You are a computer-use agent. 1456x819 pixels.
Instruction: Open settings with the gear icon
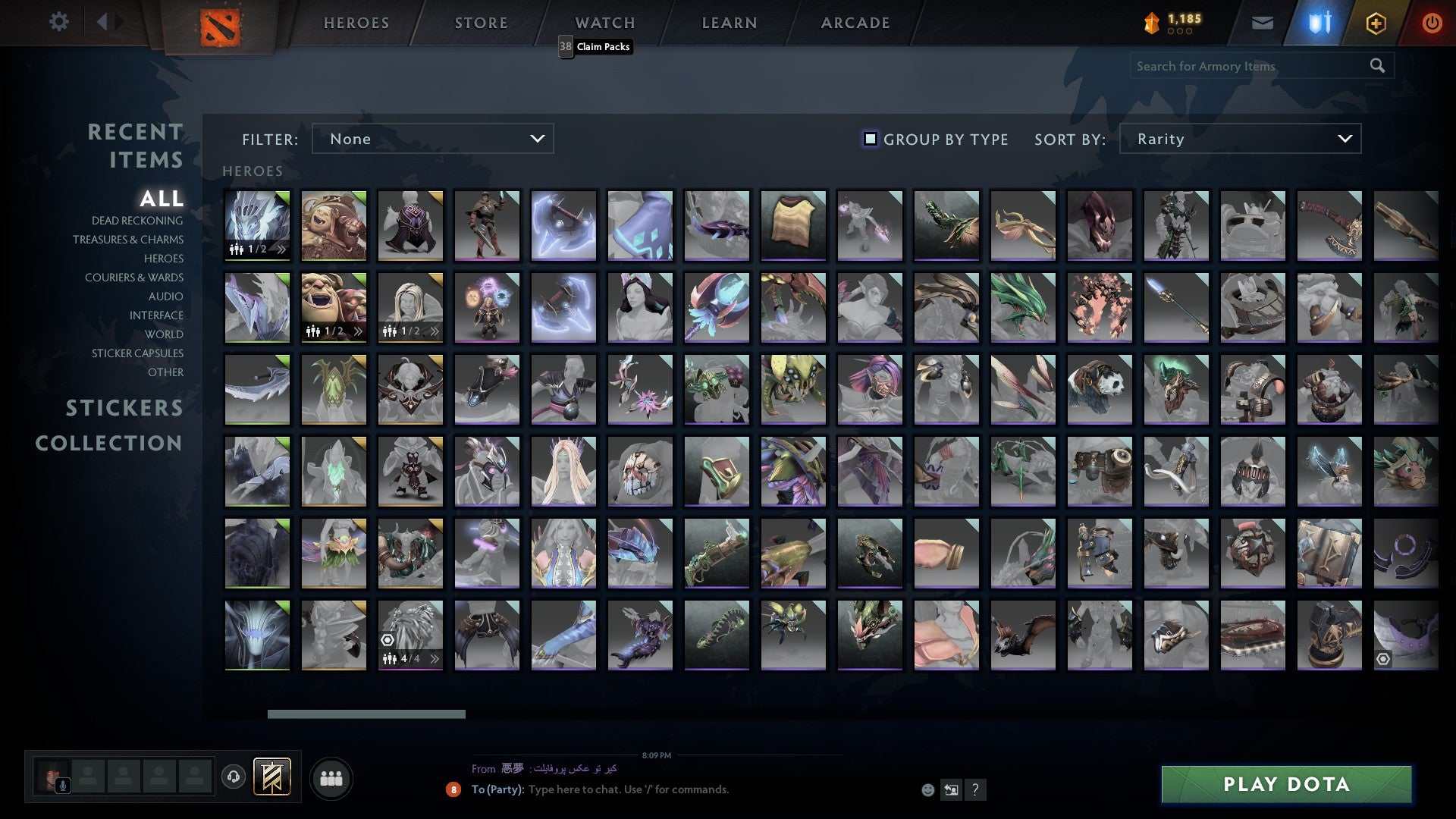59,23
